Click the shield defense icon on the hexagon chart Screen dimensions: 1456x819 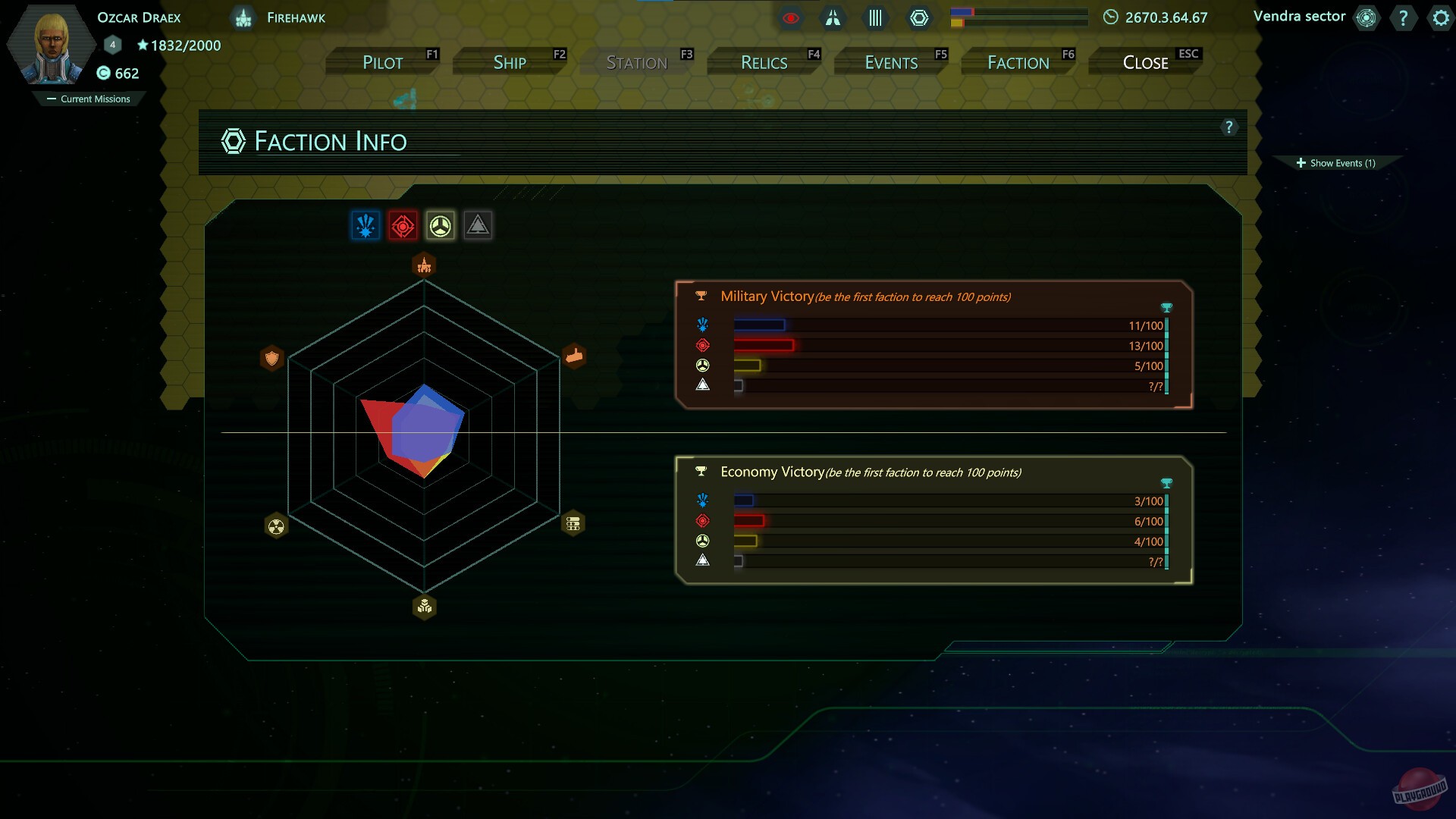click(x=272, y=358)
